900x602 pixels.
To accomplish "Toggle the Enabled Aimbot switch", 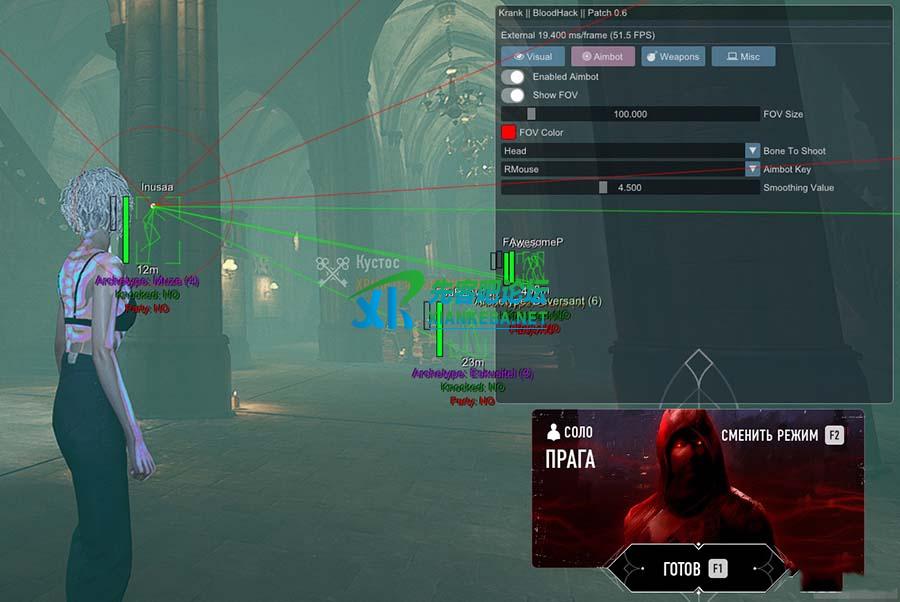I will 513,77.
